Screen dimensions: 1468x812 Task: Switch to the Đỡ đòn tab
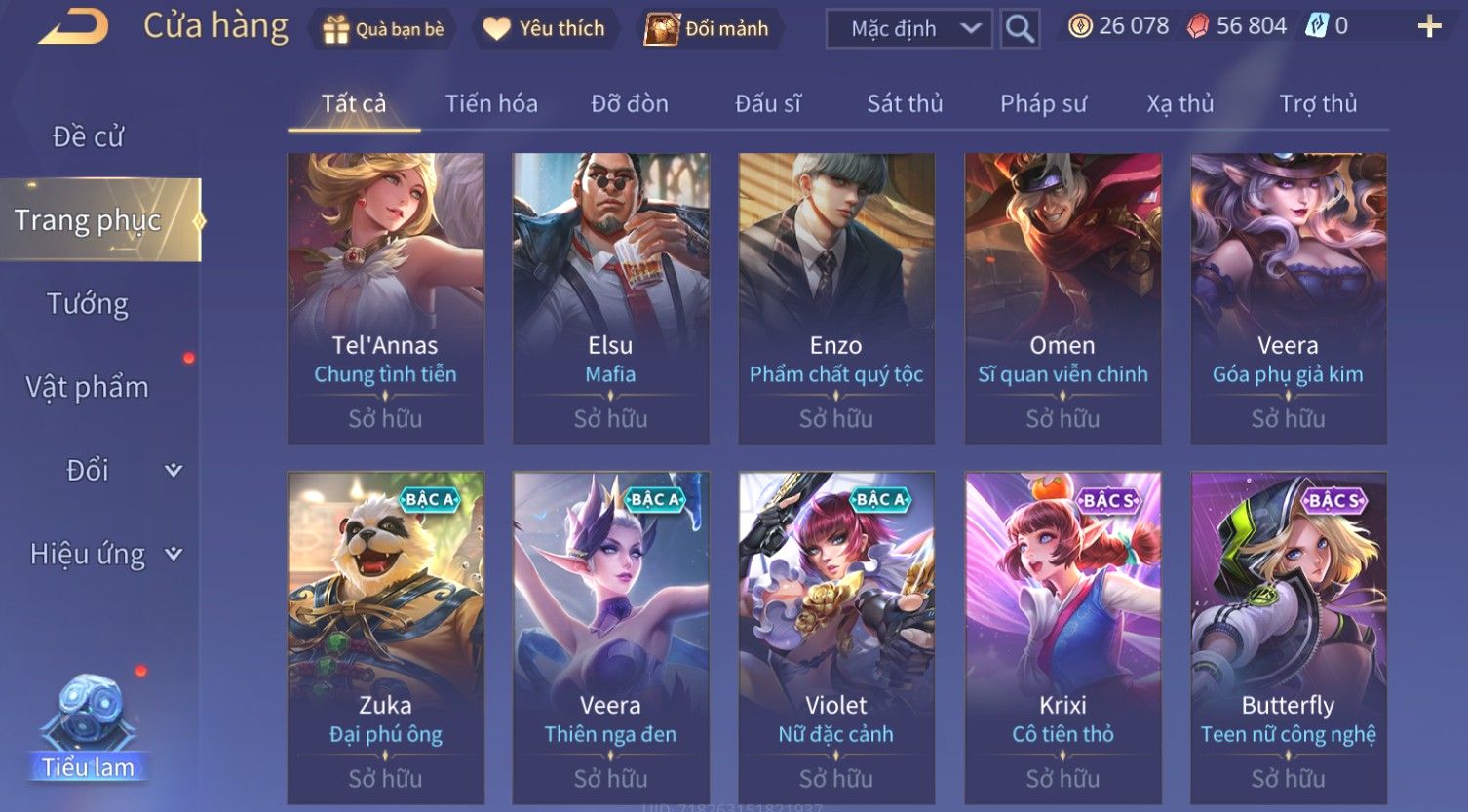(x=630, y=103)
